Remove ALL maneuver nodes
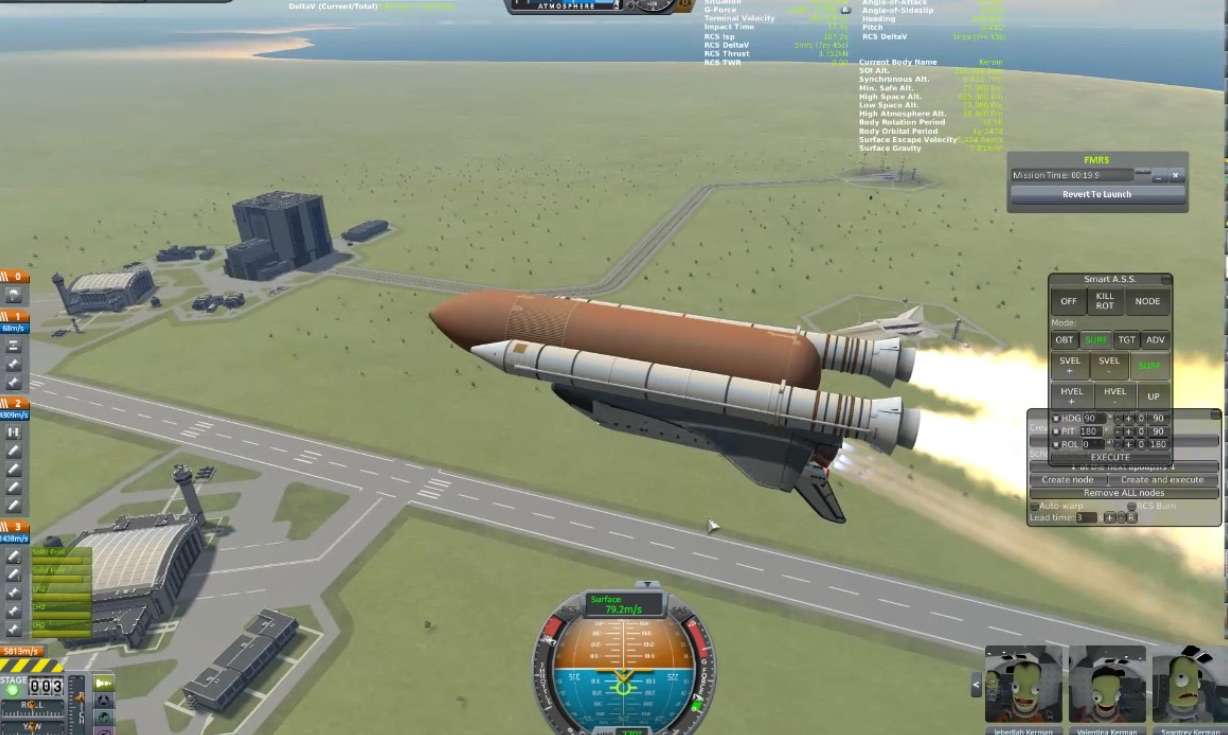Viewport: 1228px width, 735px height. click(1124, 493)
